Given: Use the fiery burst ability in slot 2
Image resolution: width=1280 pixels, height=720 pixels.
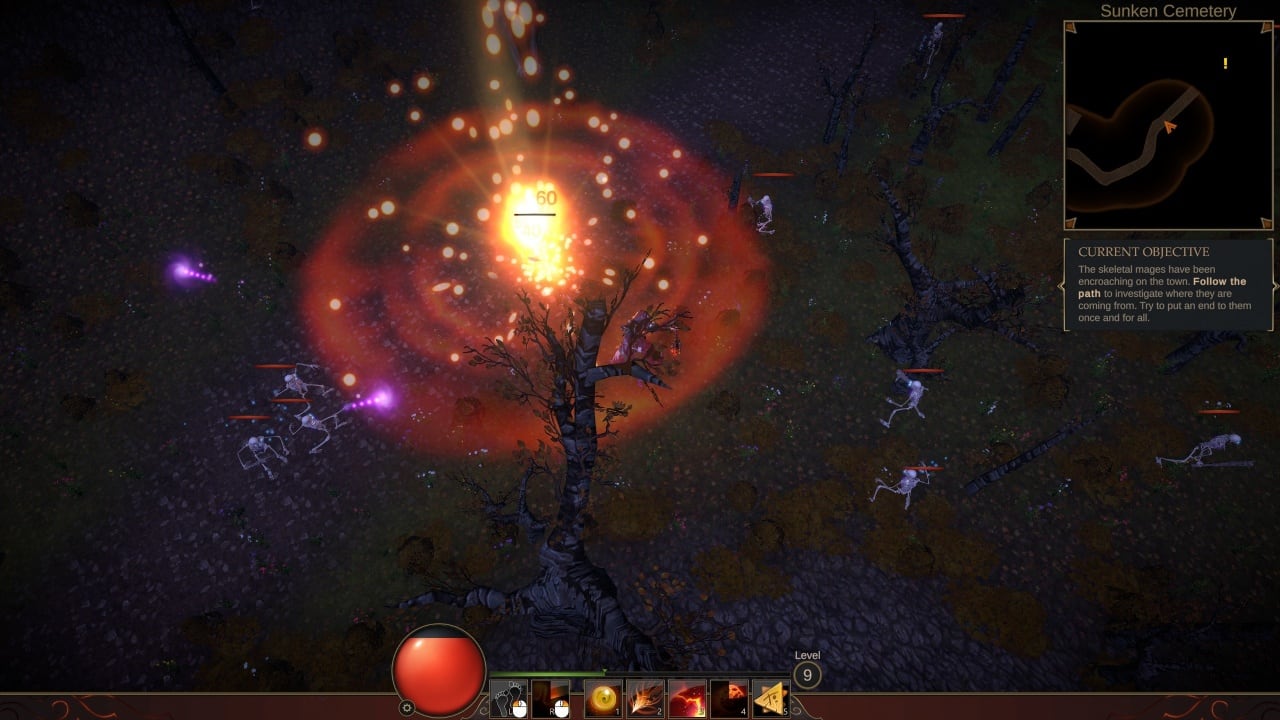Looking at the screenshot, I should (645, 698).
